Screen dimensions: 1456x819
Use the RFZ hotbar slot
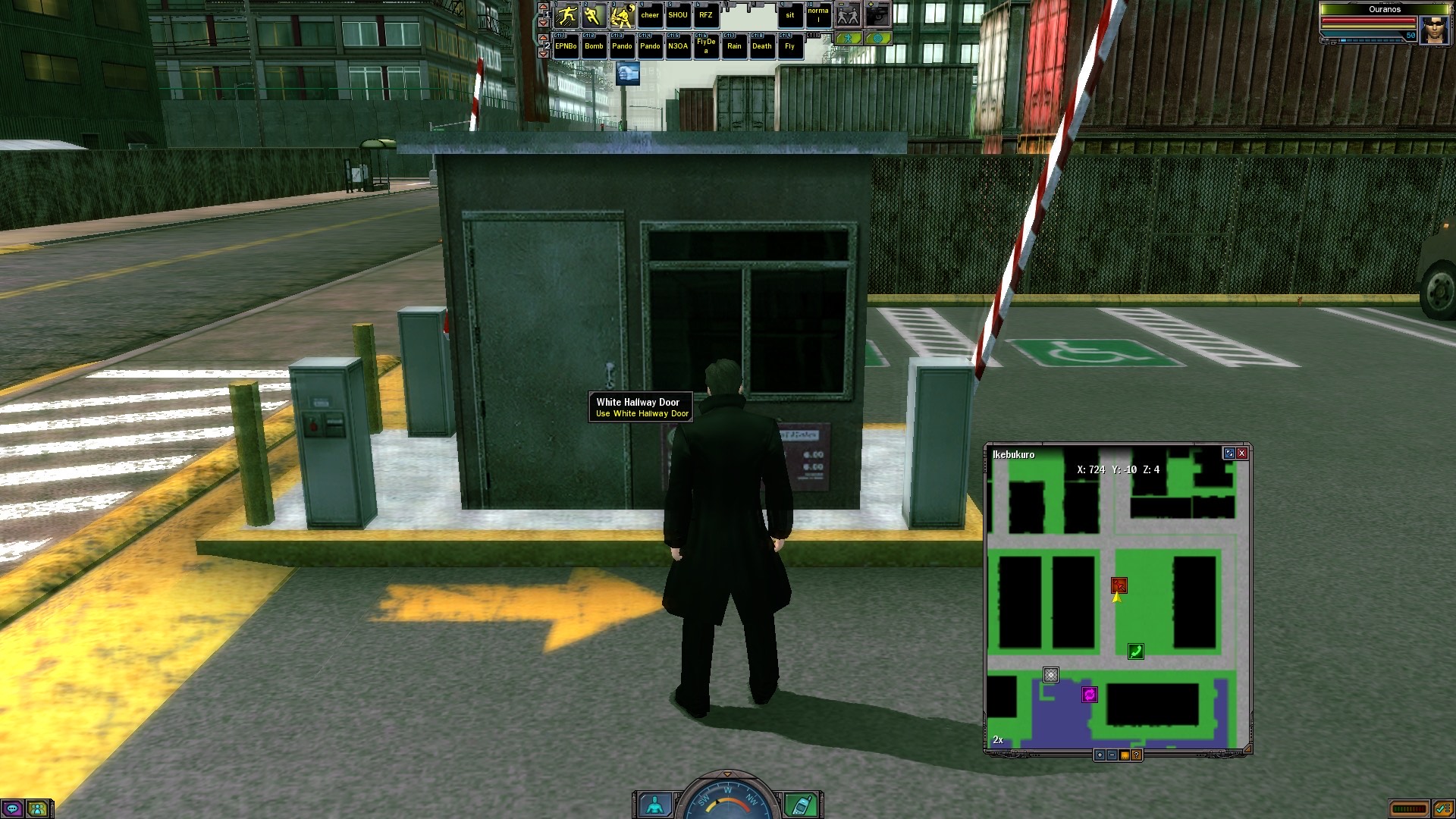(706, 16)
